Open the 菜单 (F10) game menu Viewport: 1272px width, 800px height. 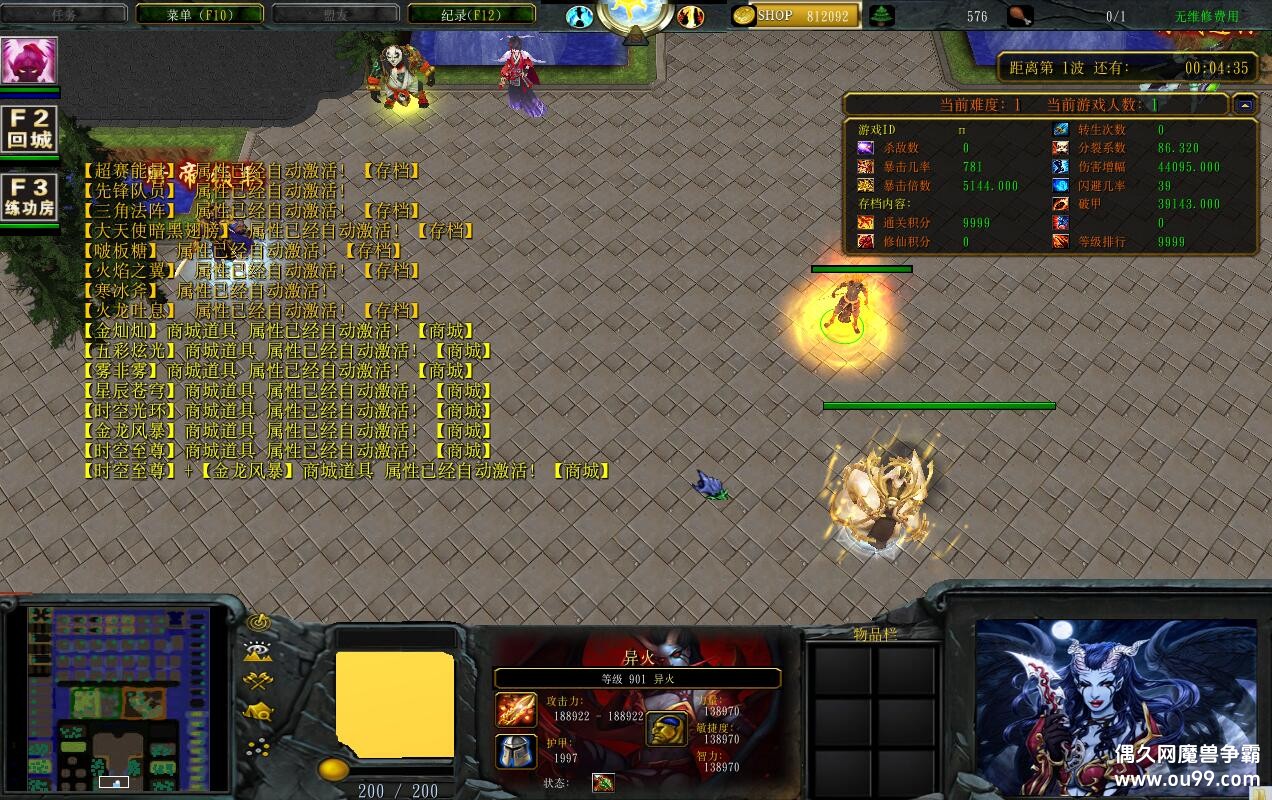pyautogui.click(x=199, y=15)
